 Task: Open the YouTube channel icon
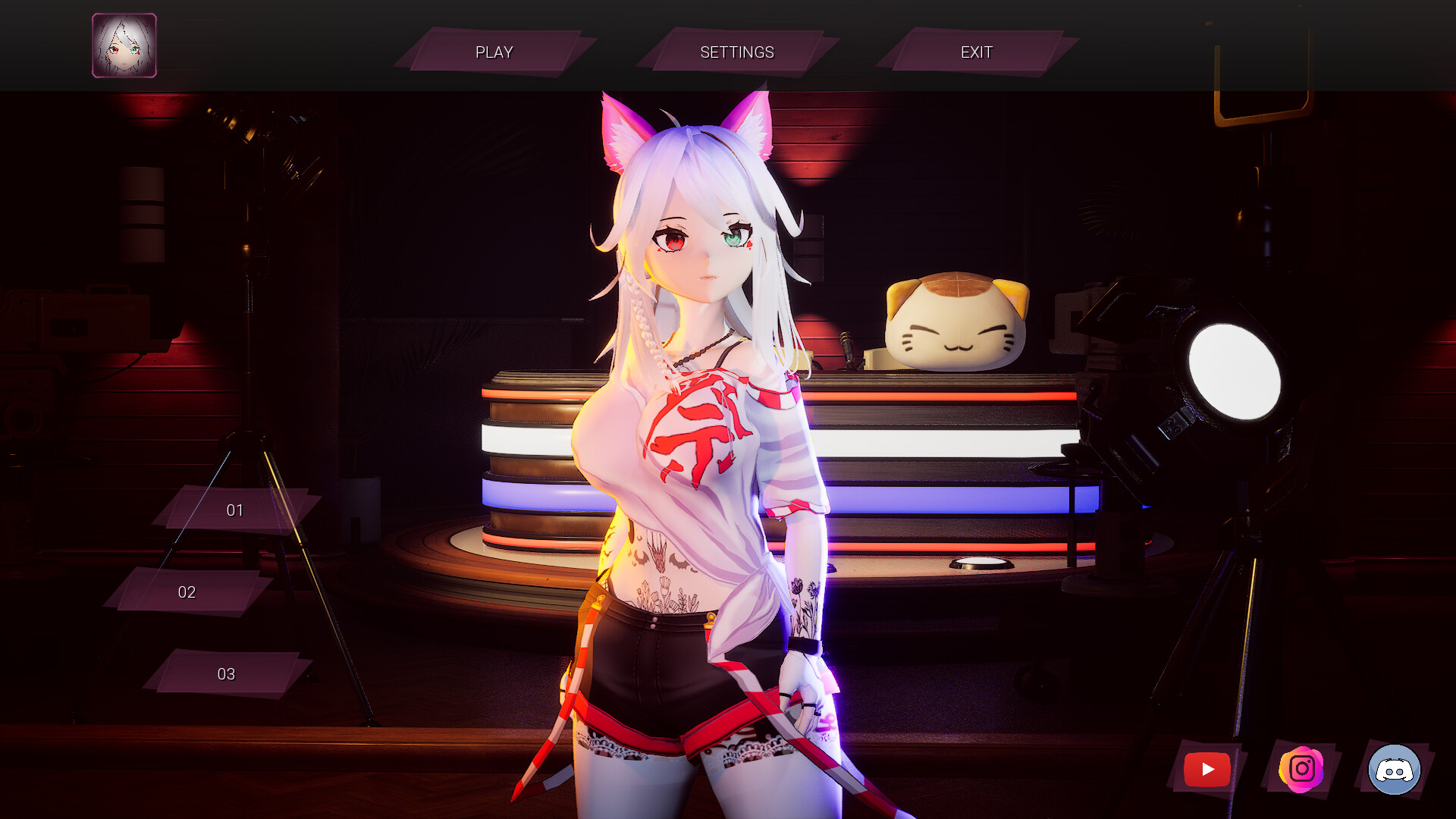point(1206,769)
